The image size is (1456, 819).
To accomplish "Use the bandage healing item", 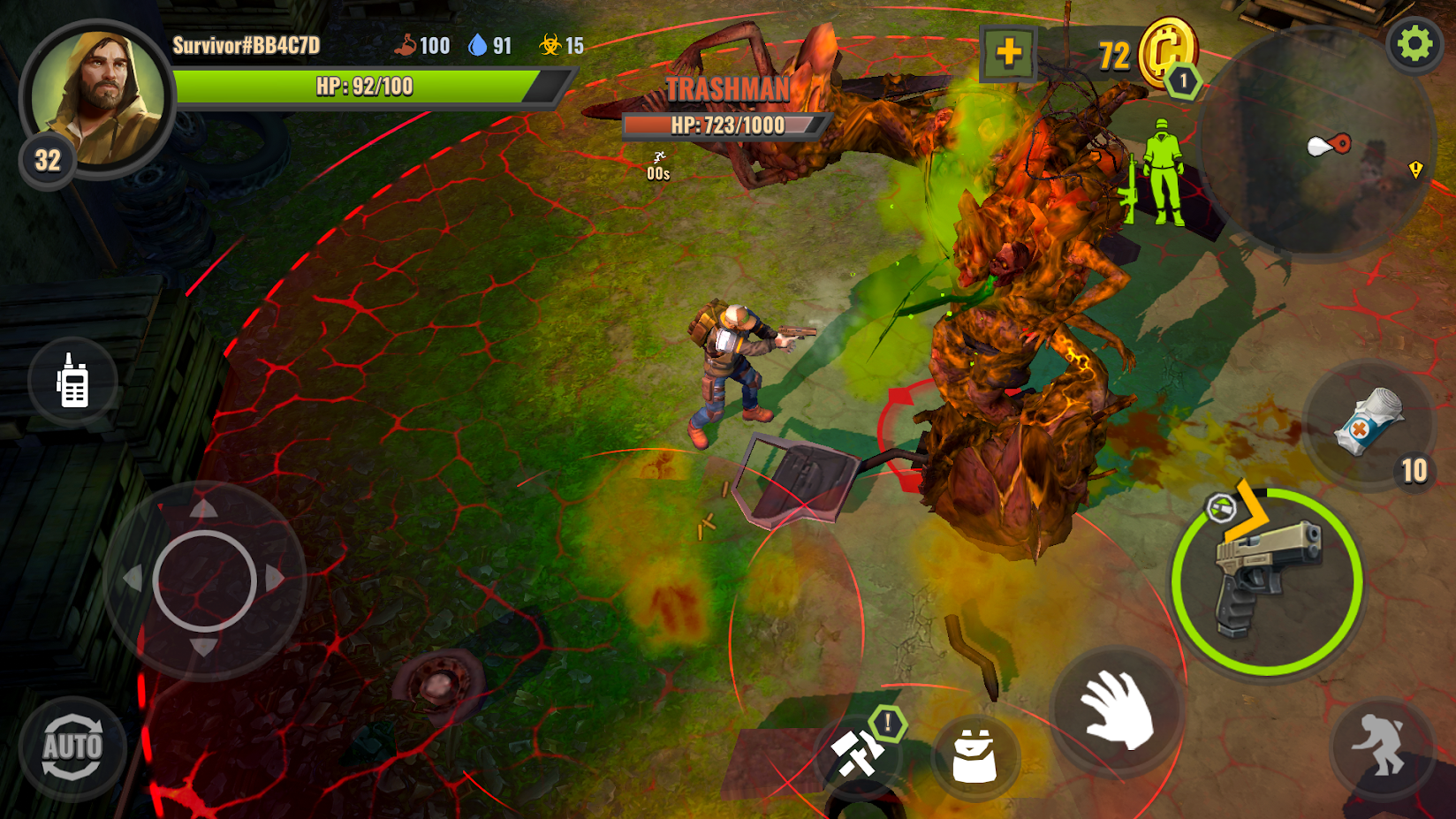I will 1366,422.
